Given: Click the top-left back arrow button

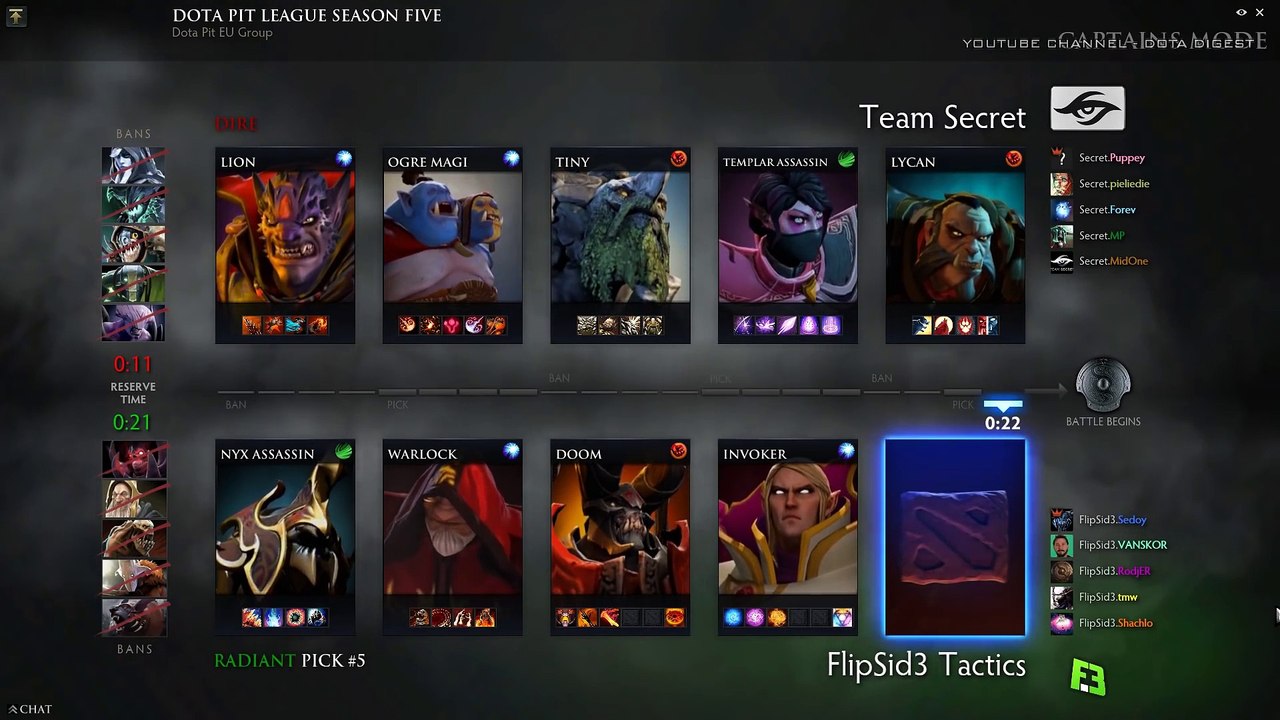Looking at the screenshot, I should click(x=16, y=16).
